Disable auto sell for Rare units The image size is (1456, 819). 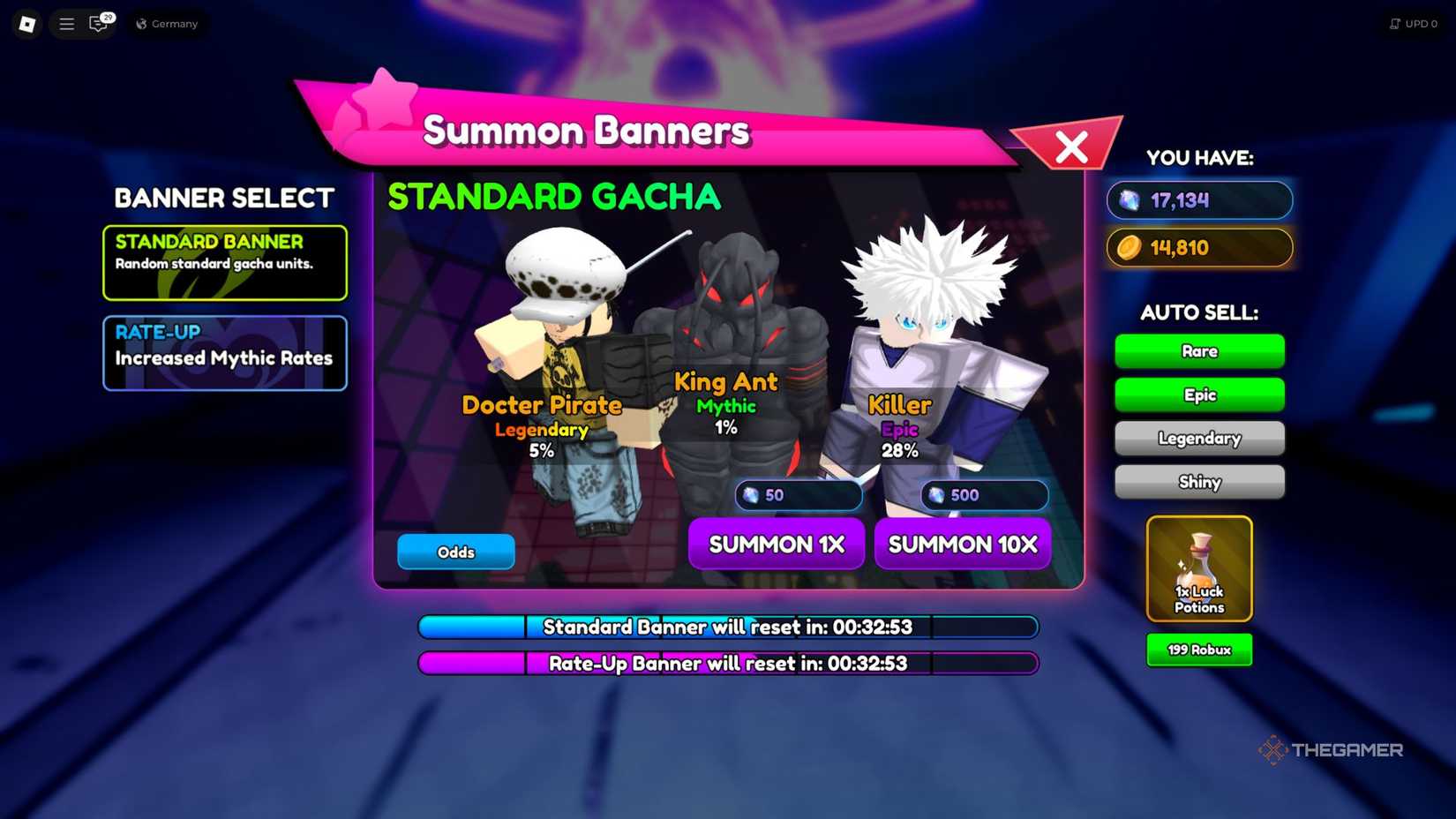pos(1199,350)
